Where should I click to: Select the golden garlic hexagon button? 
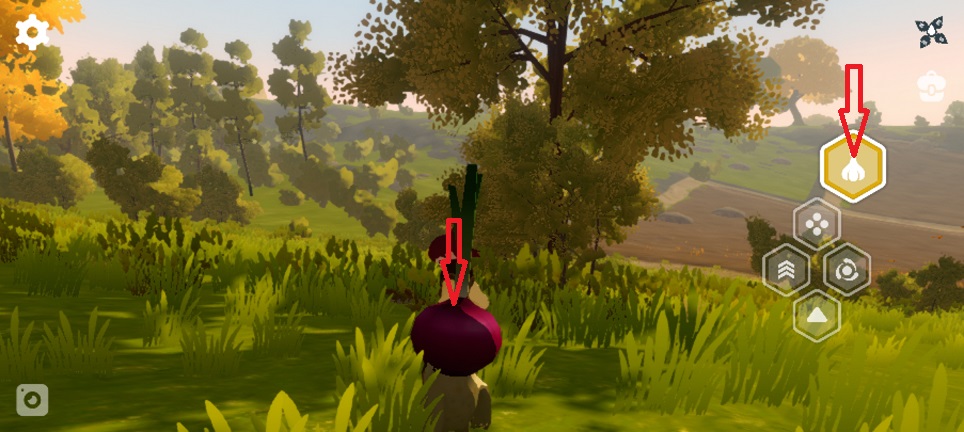(x=852, y=169)
